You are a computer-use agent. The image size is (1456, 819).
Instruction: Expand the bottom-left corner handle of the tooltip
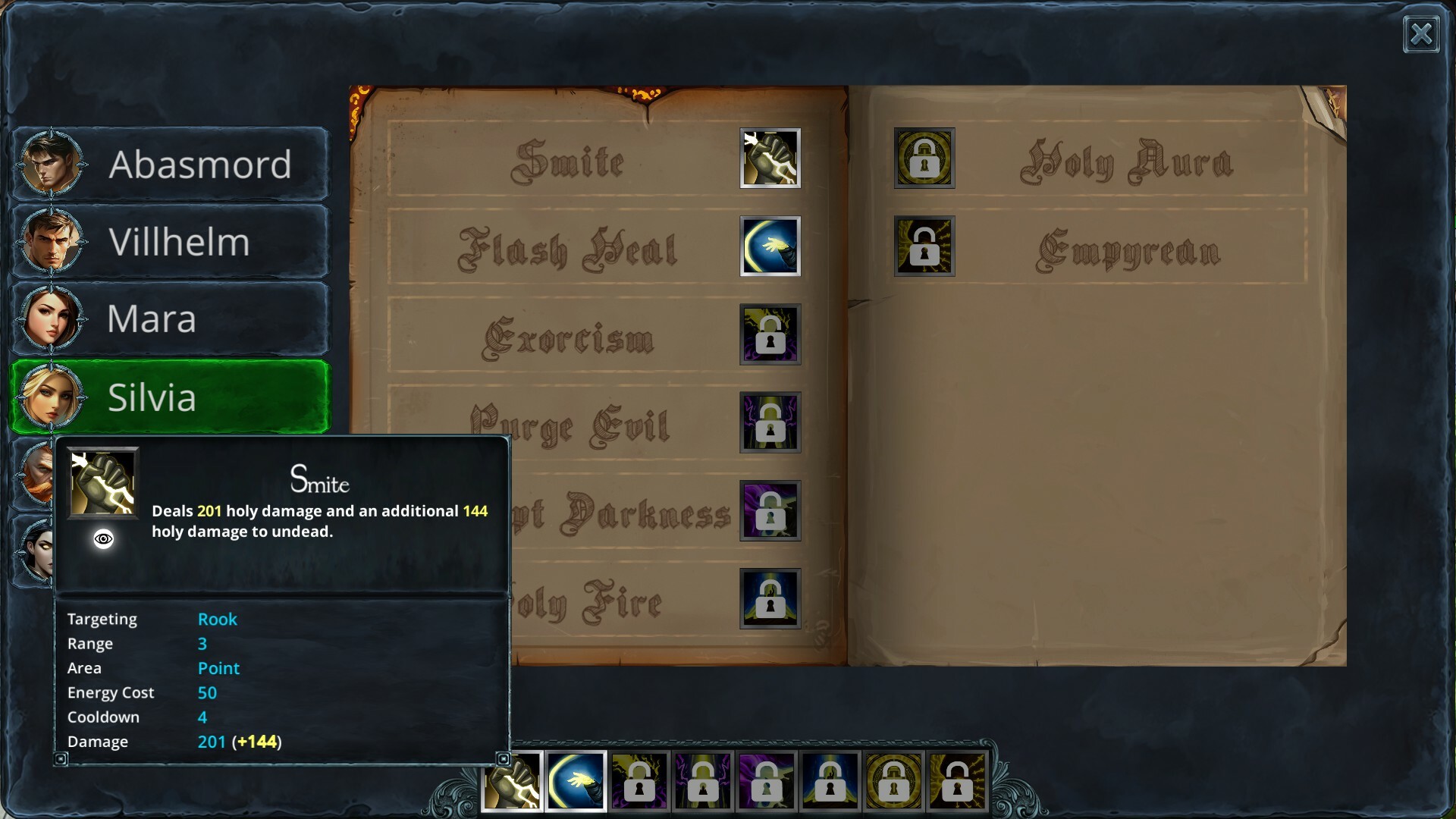point(61,758)
